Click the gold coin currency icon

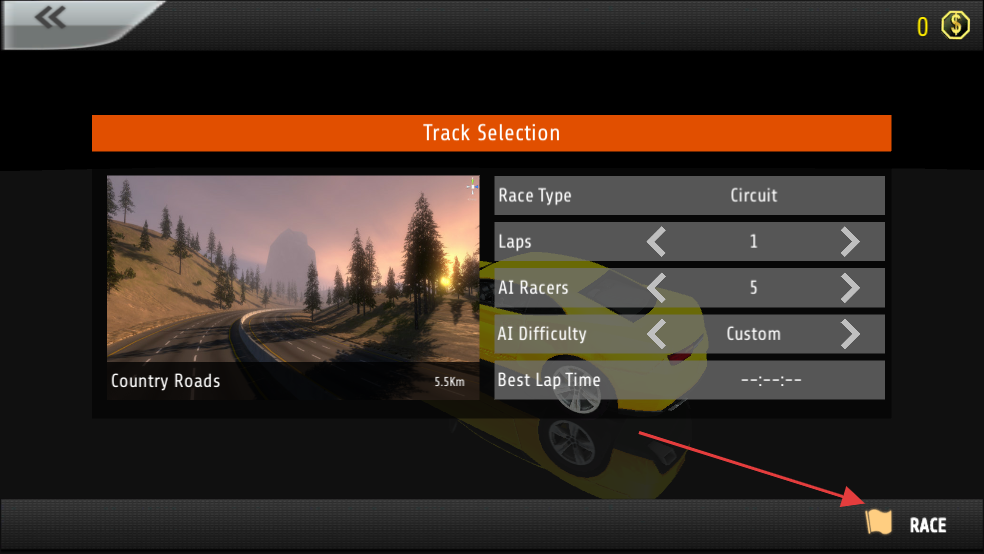(x=957, y=25)
